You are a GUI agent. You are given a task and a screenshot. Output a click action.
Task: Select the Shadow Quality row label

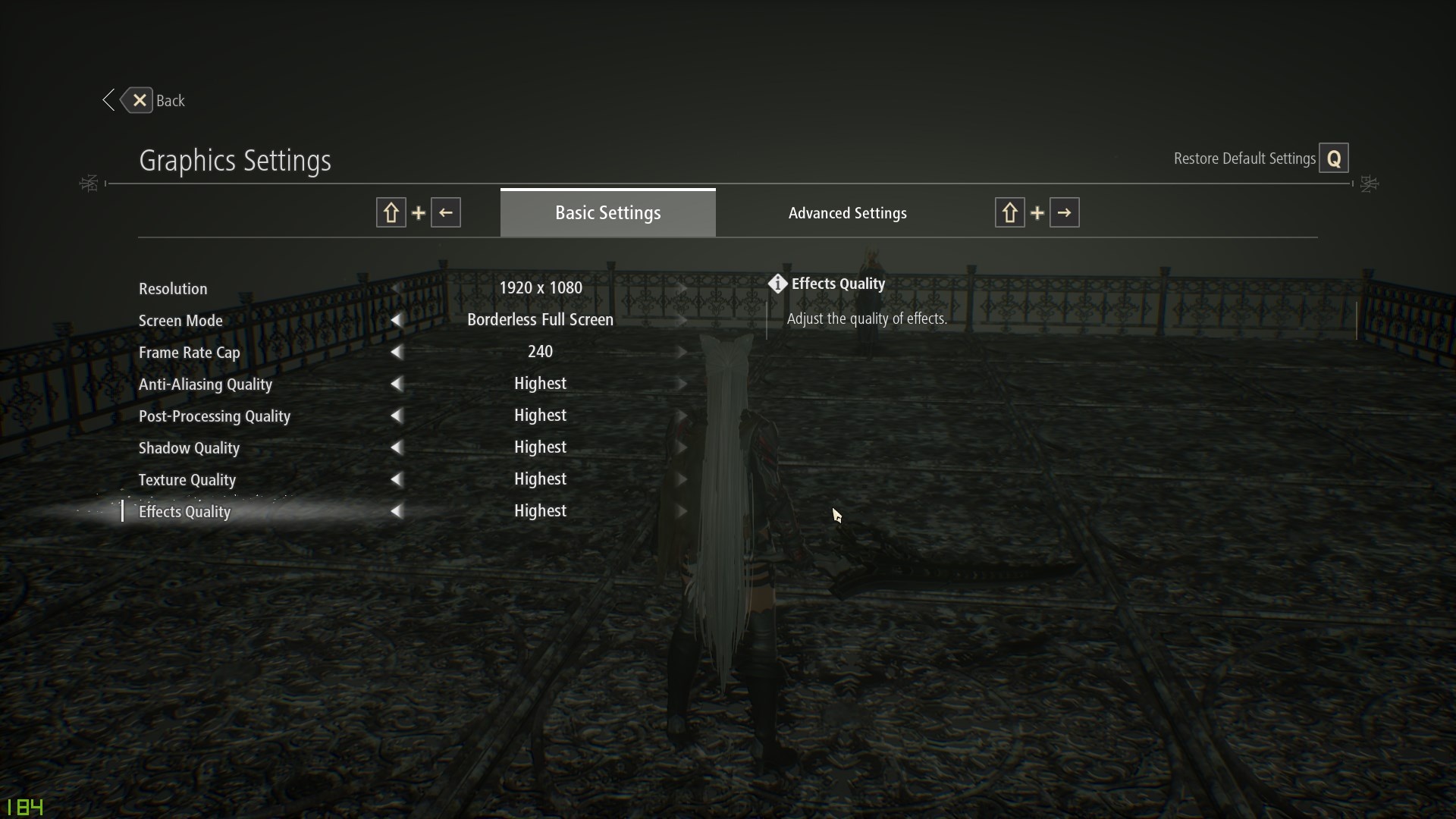[189, 448]
